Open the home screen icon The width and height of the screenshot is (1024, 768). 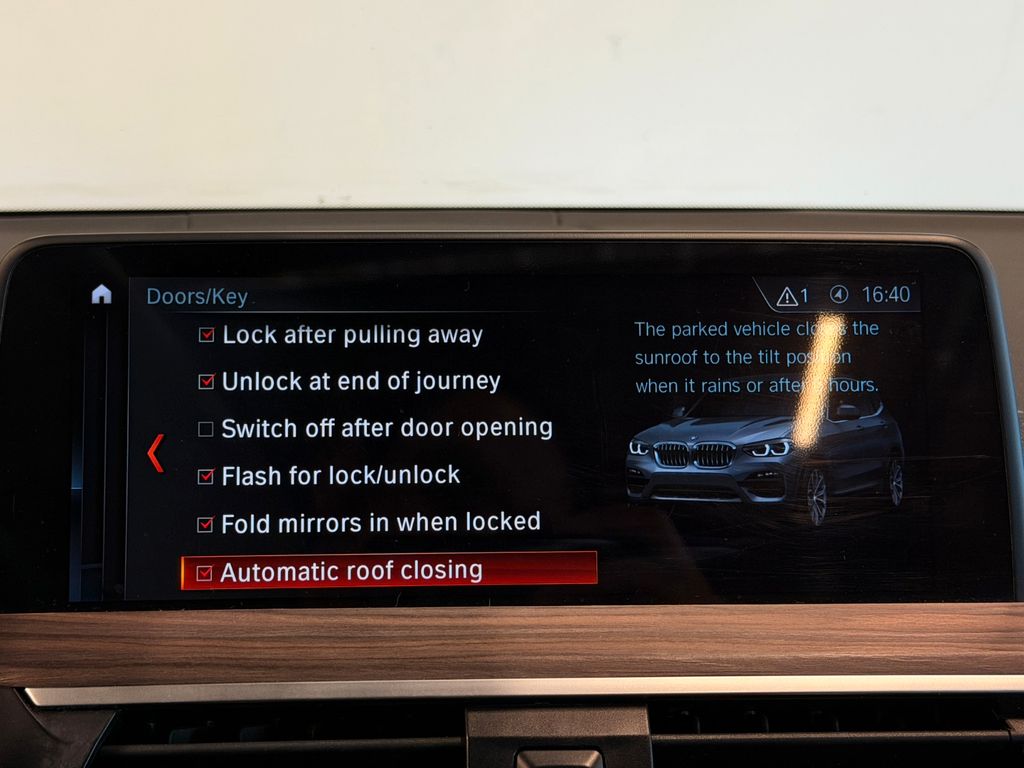(x=101, y=294)
